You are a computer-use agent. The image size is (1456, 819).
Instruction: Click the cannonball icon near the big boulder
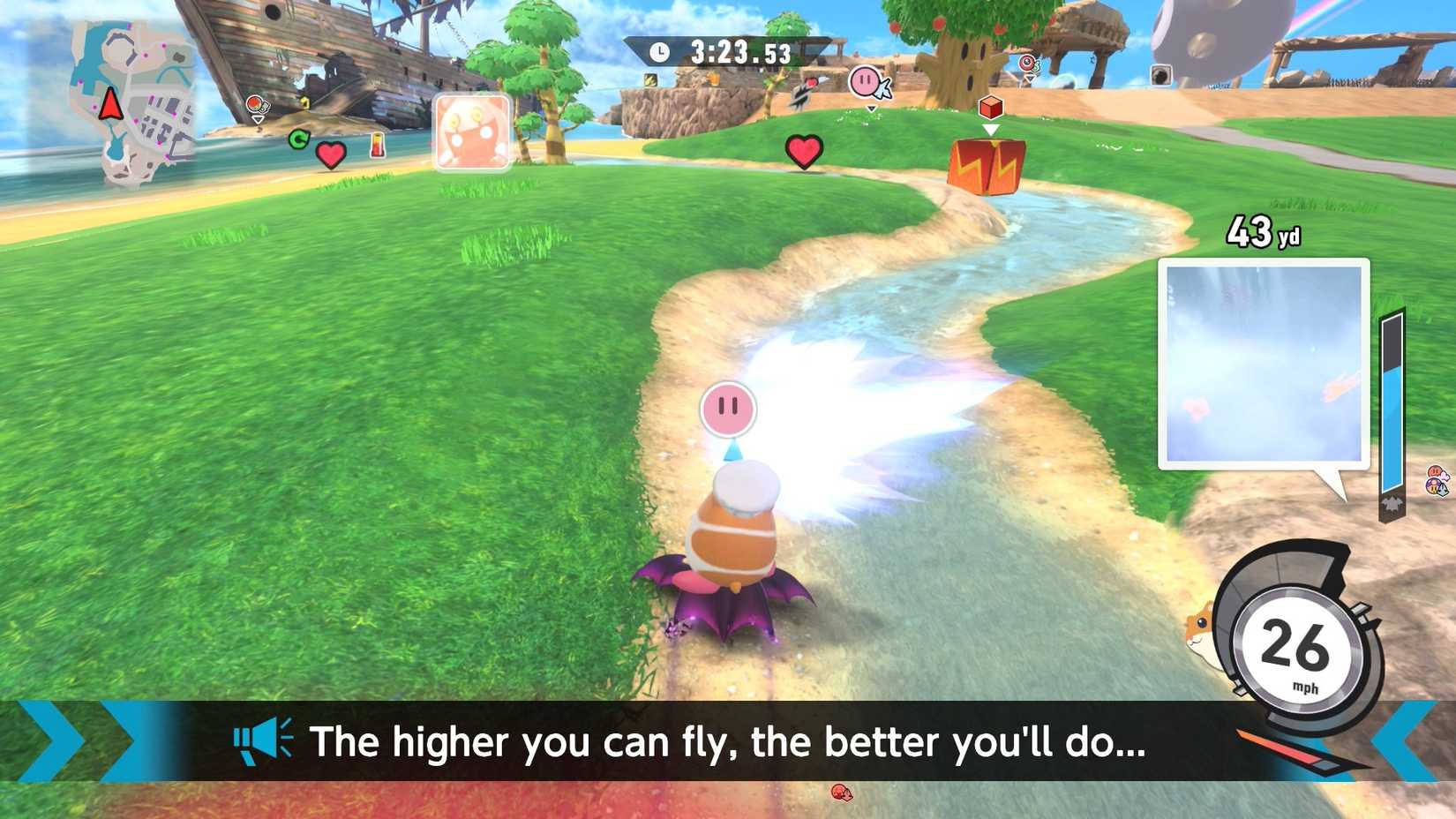pos(1161,76)
